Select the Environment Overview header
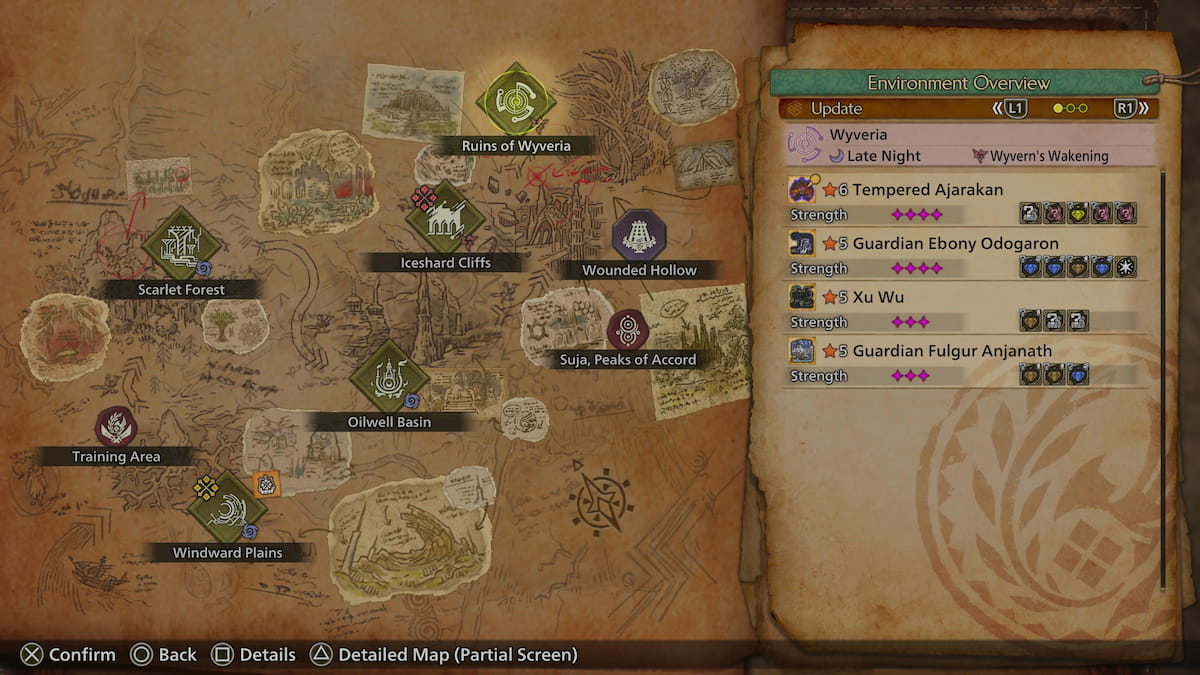 [x=958, y=83]
